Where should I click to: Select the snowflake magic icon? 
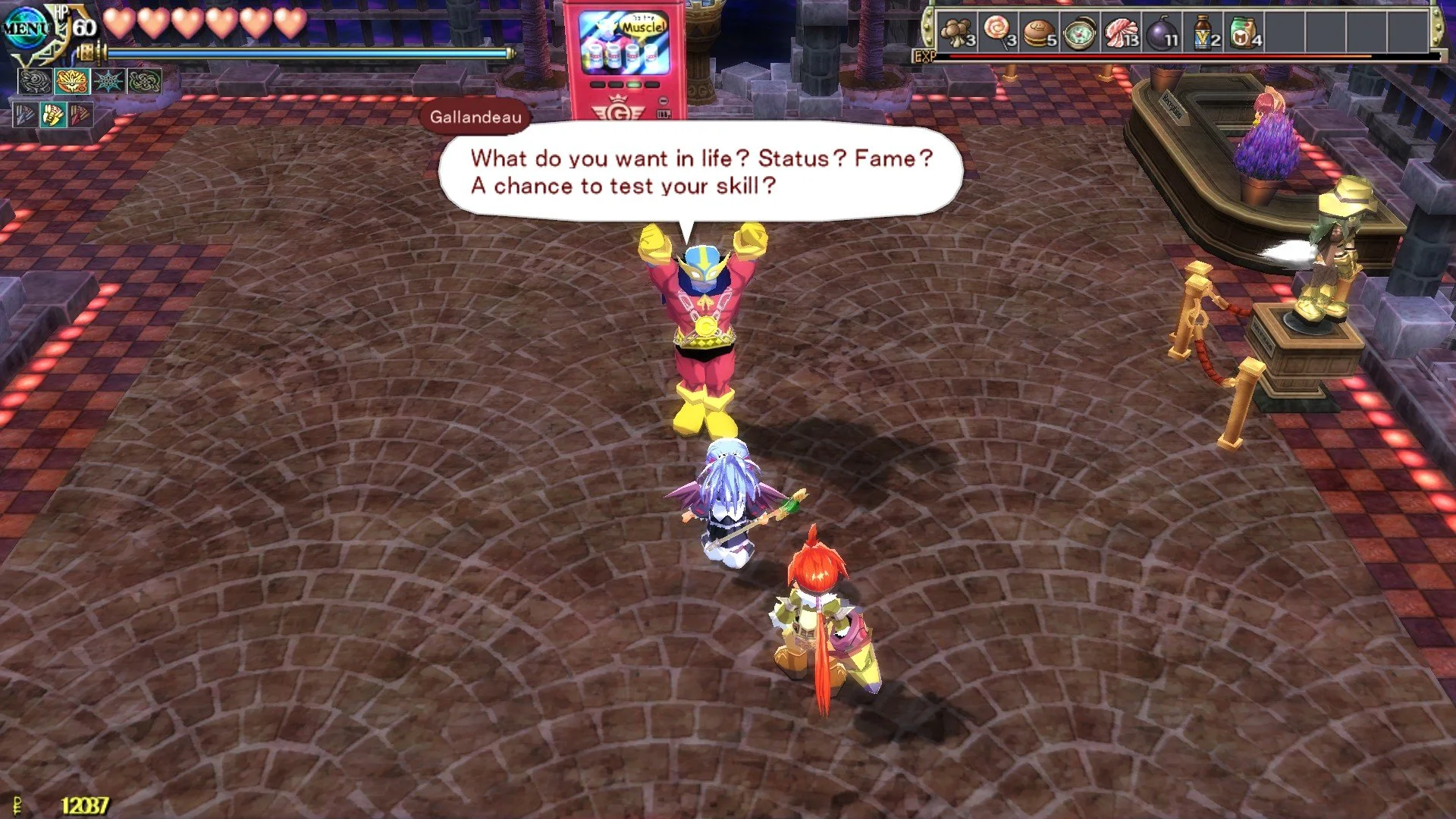108,81
